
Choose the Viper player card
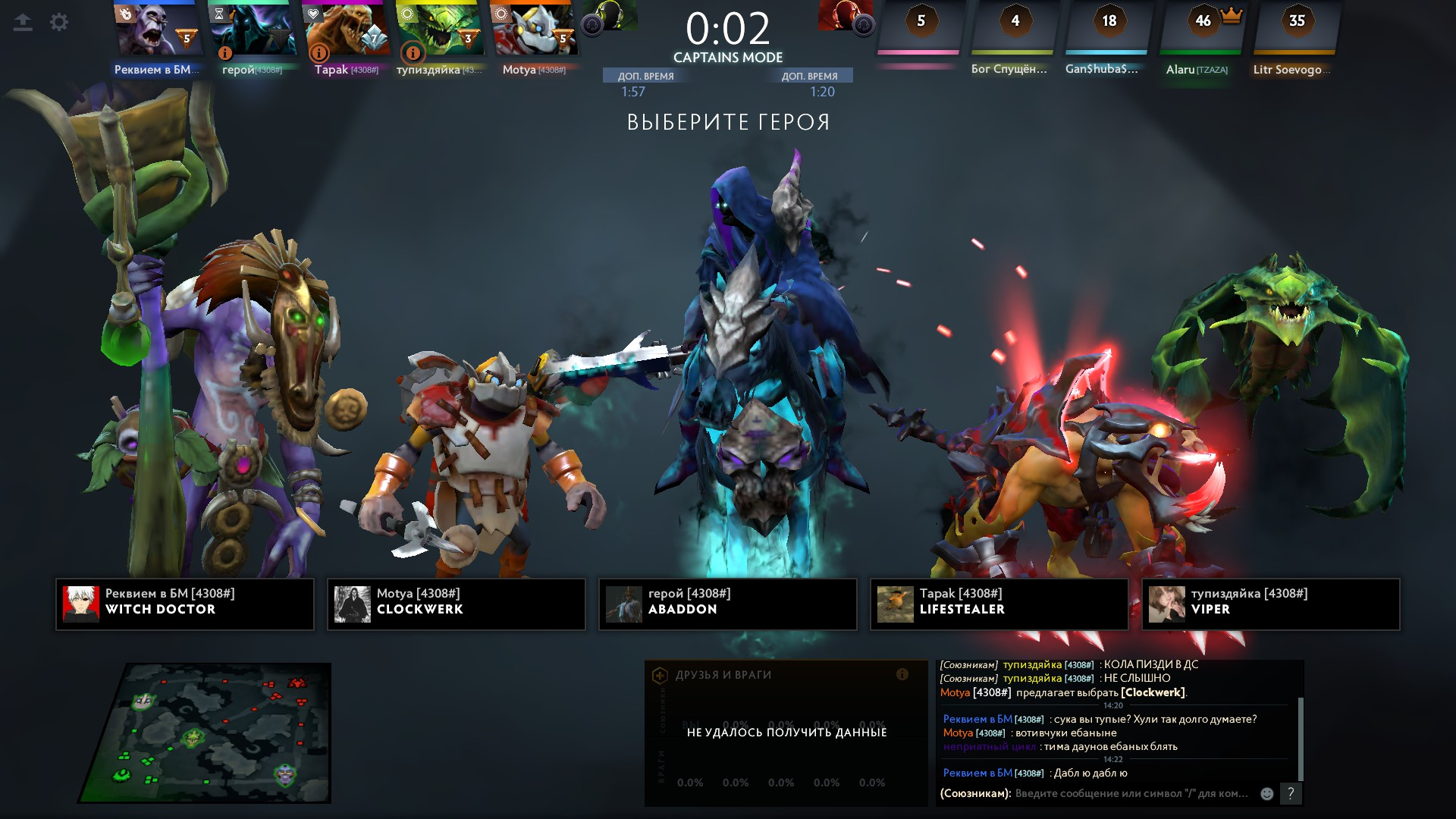(x=1271, y=604)
